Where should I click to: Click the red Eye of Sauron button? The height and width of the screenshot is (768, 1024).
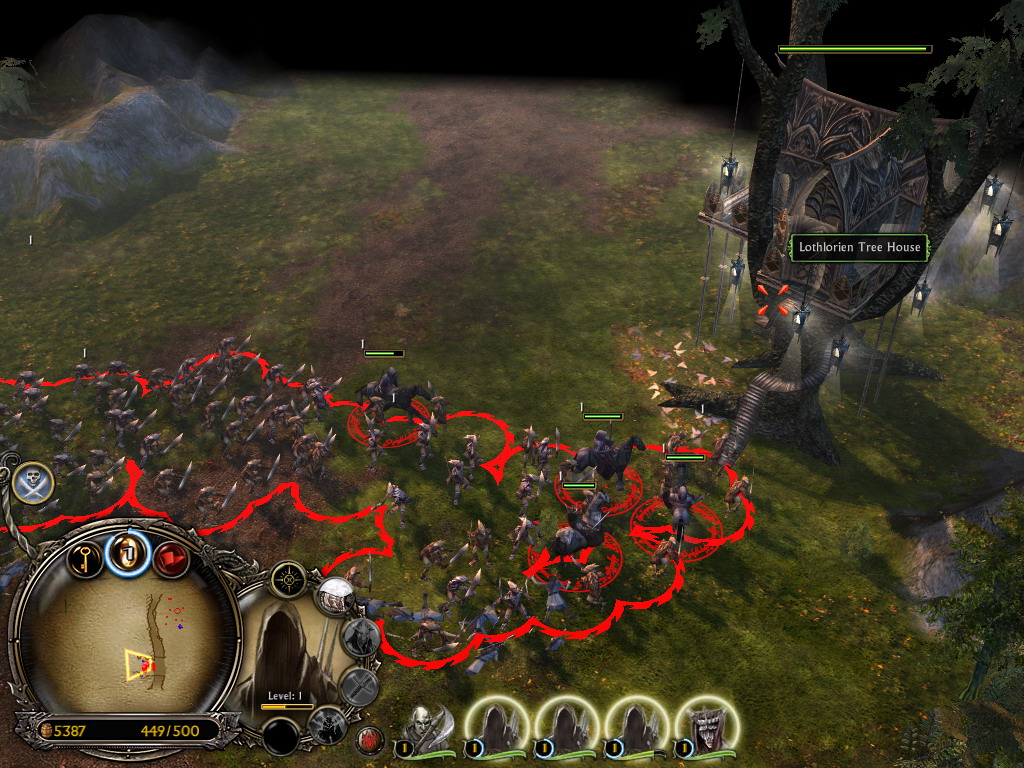point(369,741)
